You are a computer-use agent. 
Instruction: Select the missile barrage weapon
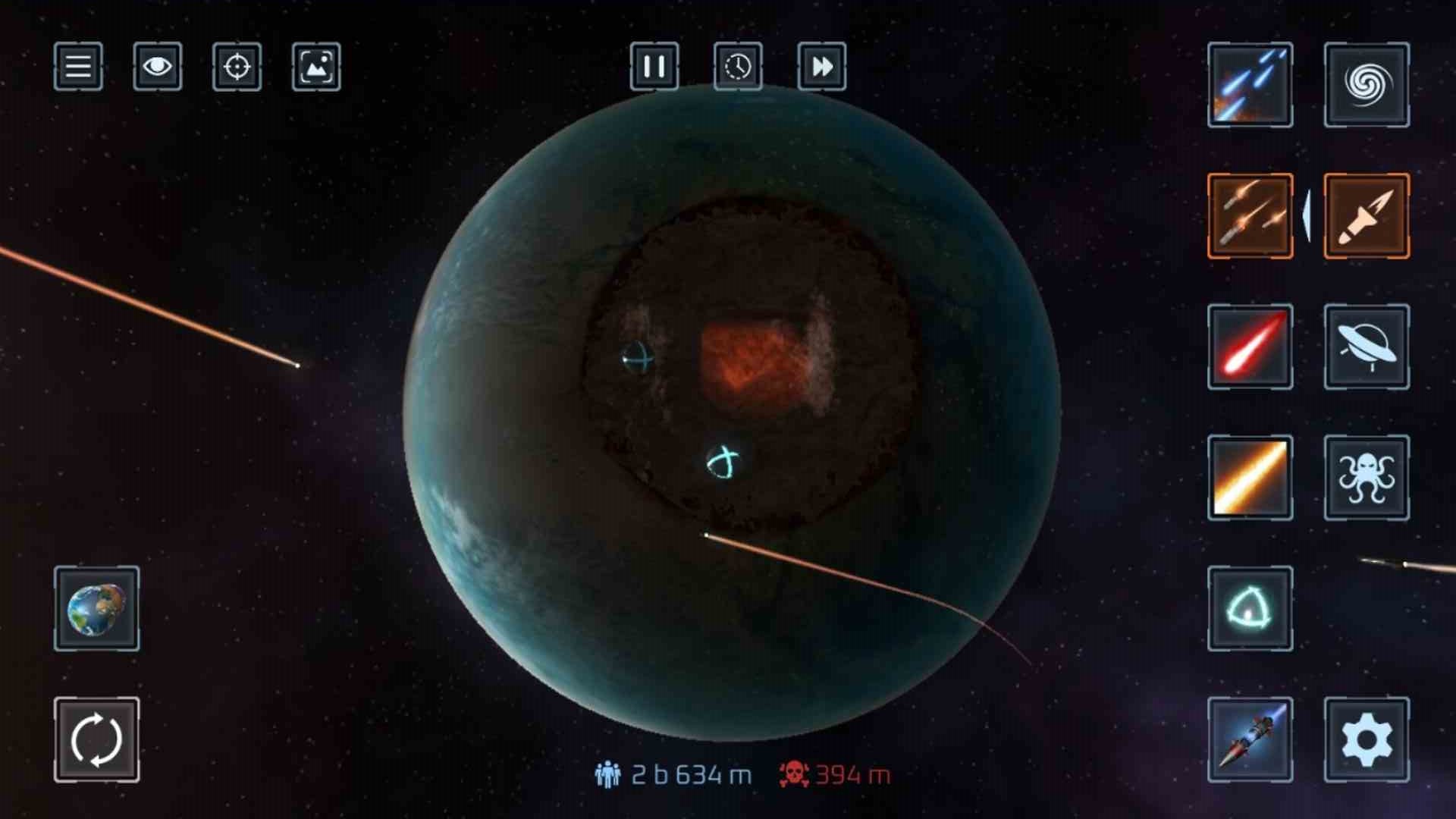[1249, 216]
